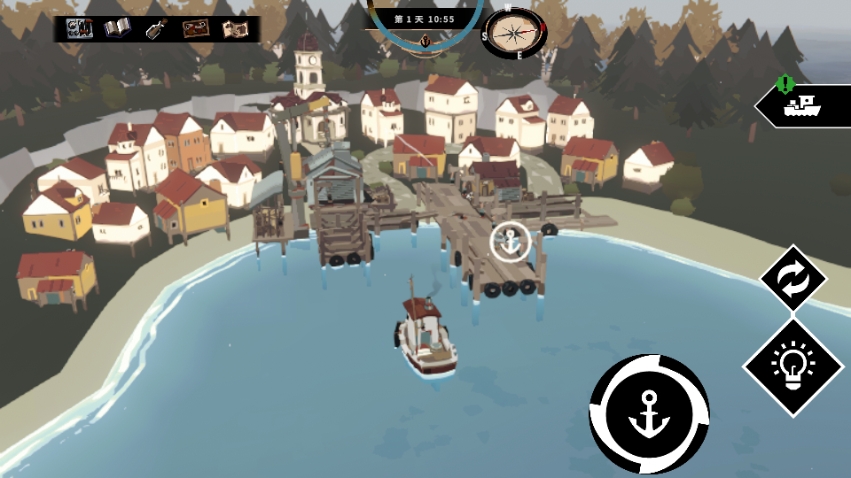This screenshot has width=851, height=478.
Task: Tap the circular arrows diamond button
Action: [793, 280]
